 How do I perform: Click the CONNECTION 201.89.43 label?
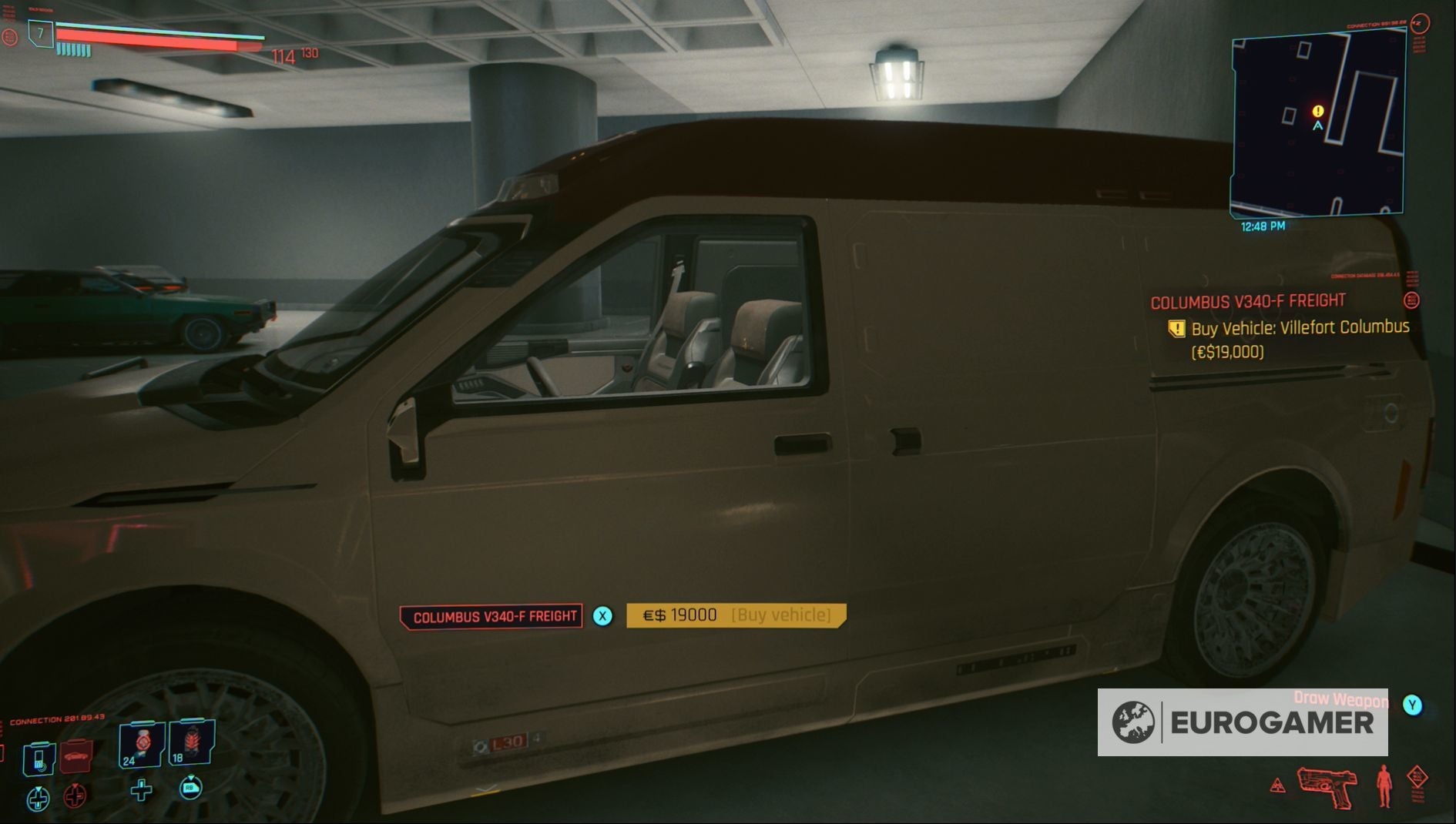coord(58,719)
